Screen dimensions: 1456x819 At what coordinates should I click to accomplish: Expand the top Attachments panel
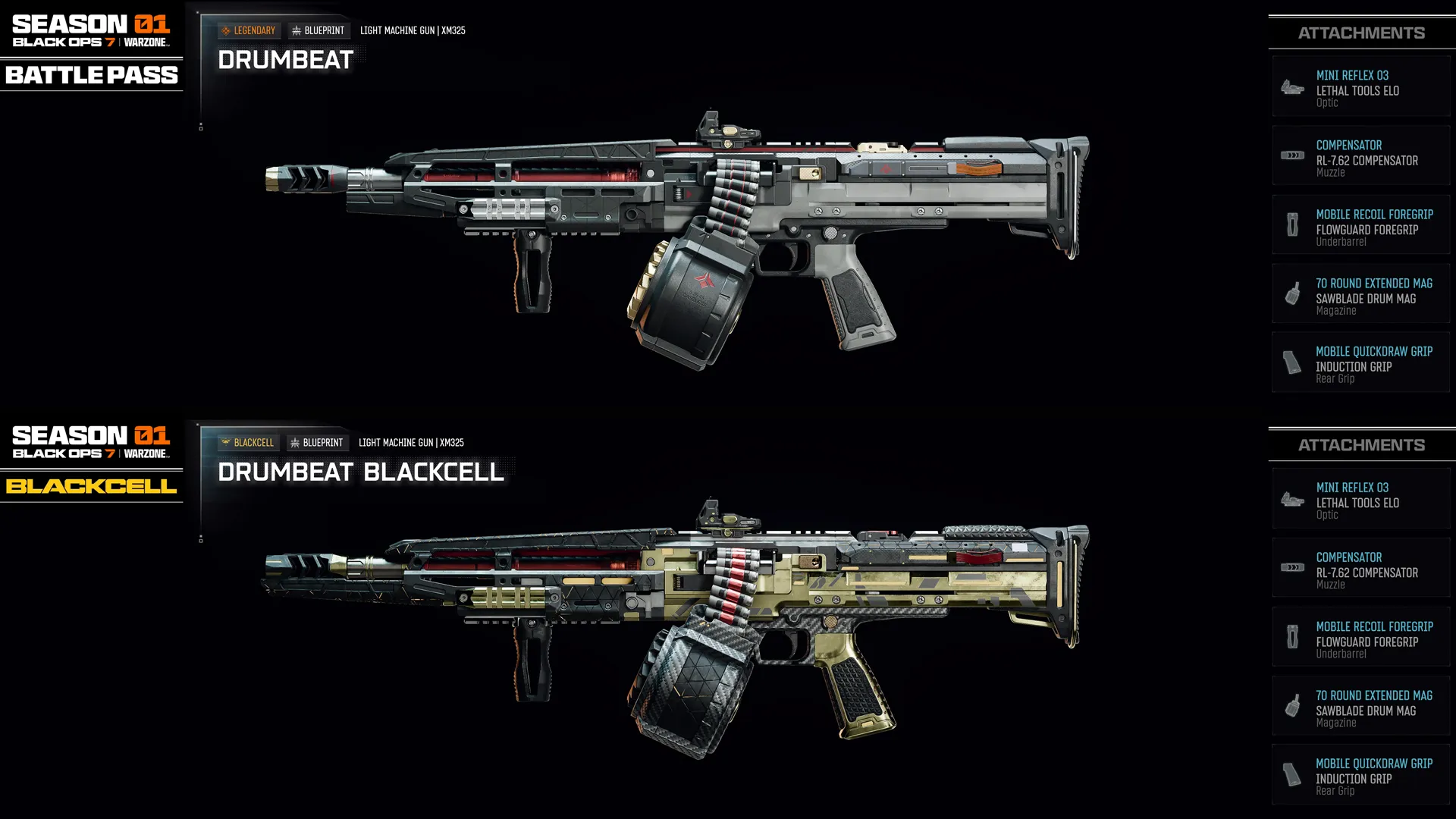[x=1361, y=33]
